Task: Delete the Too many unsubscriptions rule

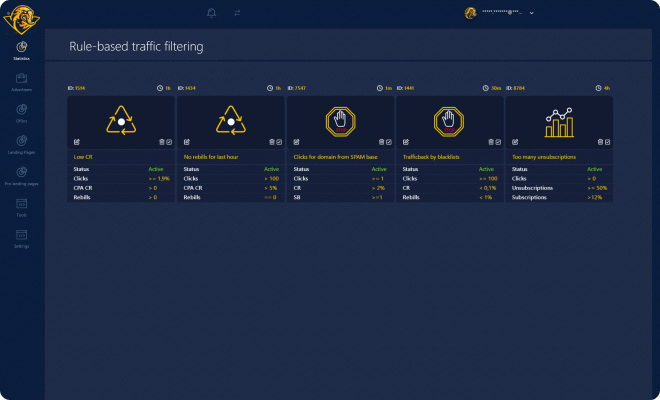Action: [601, 142]
